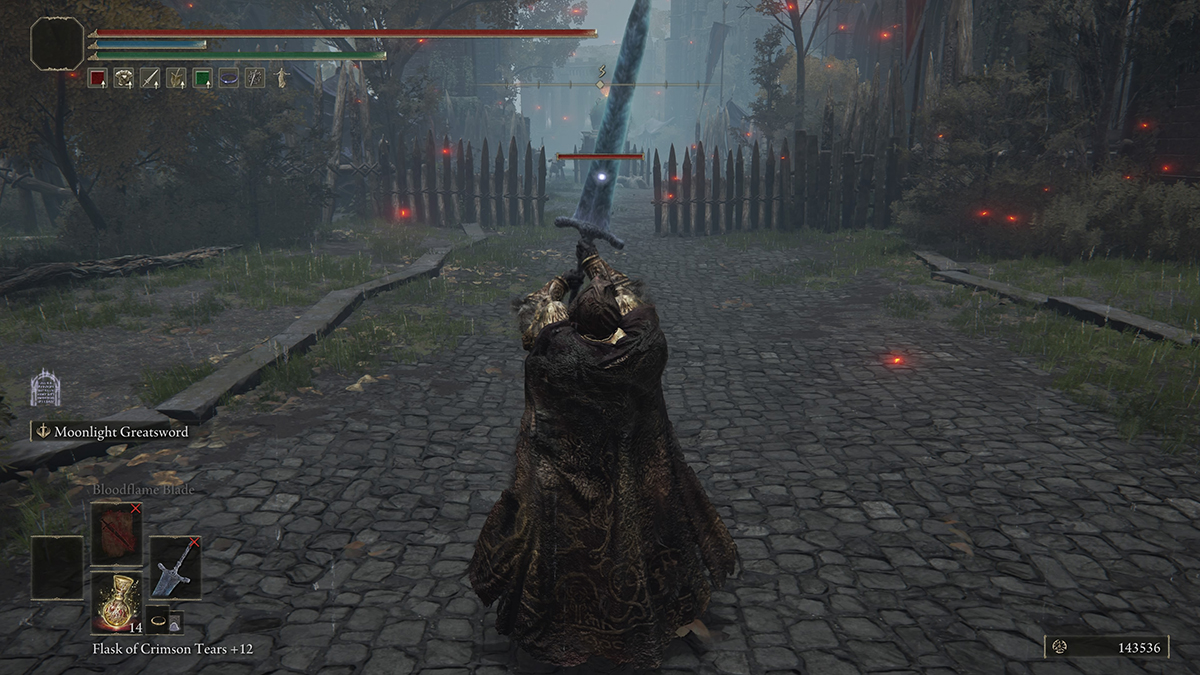Click the white gravestone icon
1200x675 pixels.
click(x=45, y=388)
